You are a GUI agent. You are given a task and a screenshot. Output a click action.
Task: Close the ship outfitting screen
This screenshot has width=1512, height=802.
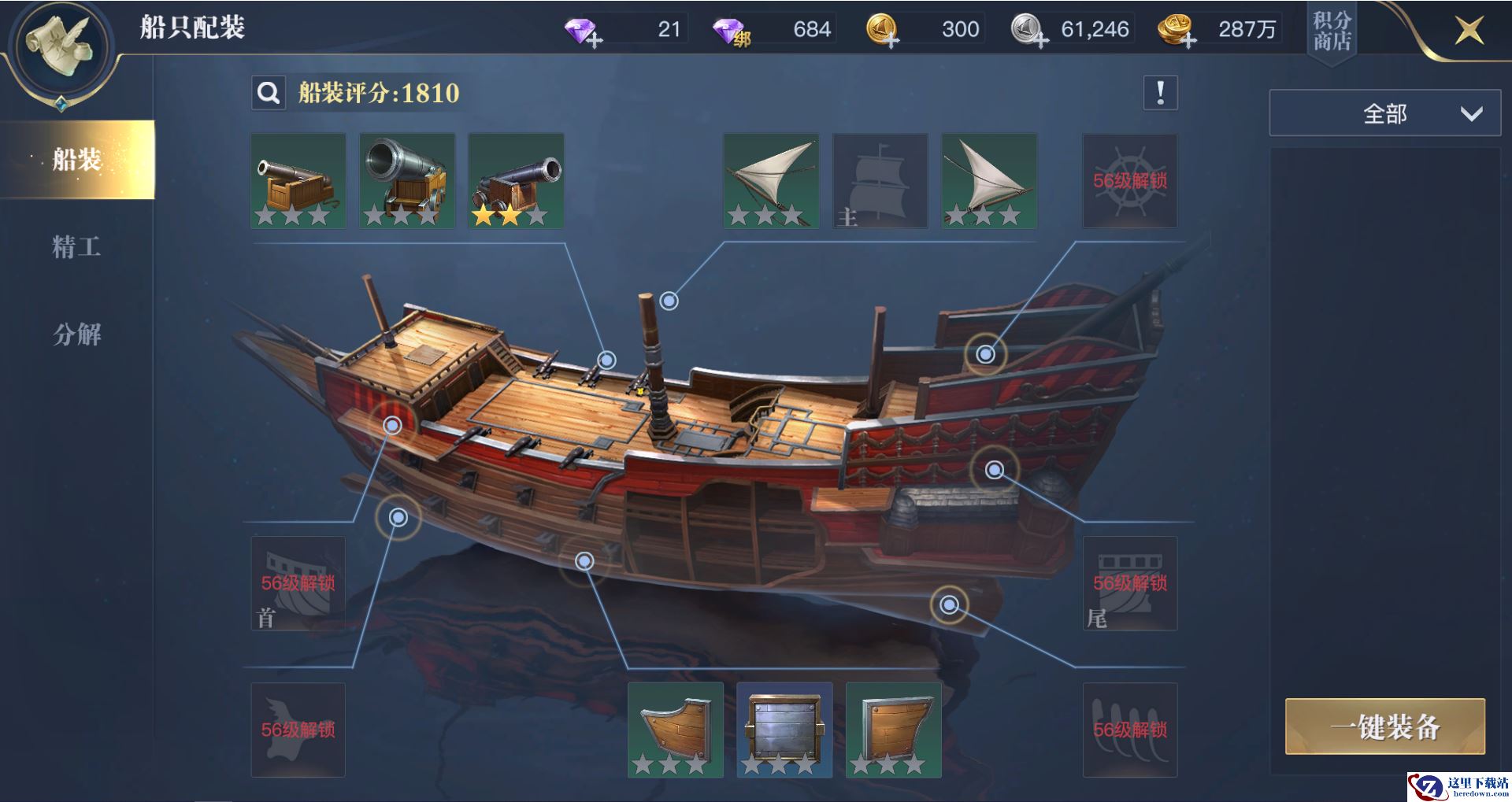(x=1468, y=31)
